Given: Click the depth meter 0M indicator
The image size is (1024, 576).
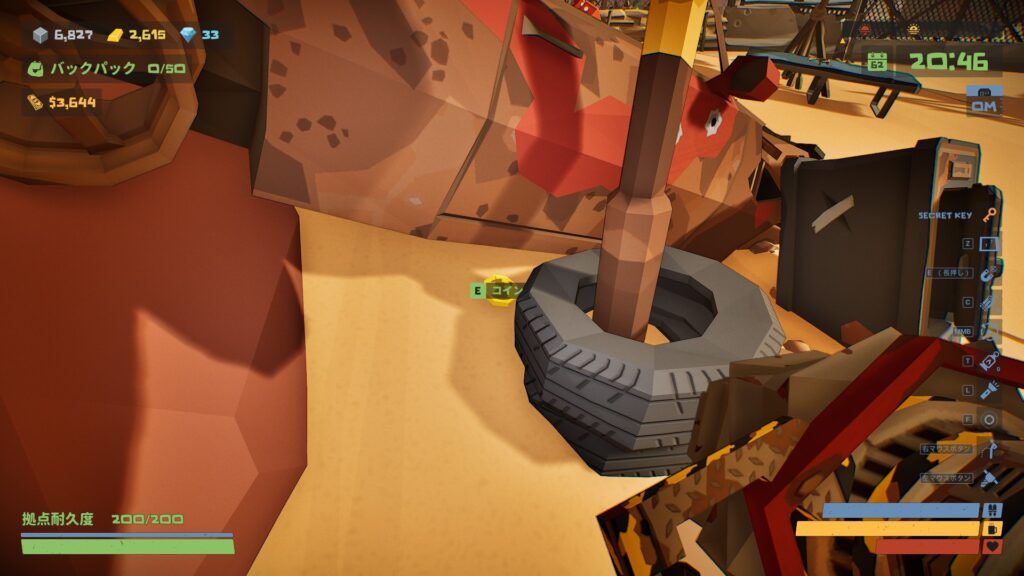Looking at the screenshot, I should click(984, 104).
